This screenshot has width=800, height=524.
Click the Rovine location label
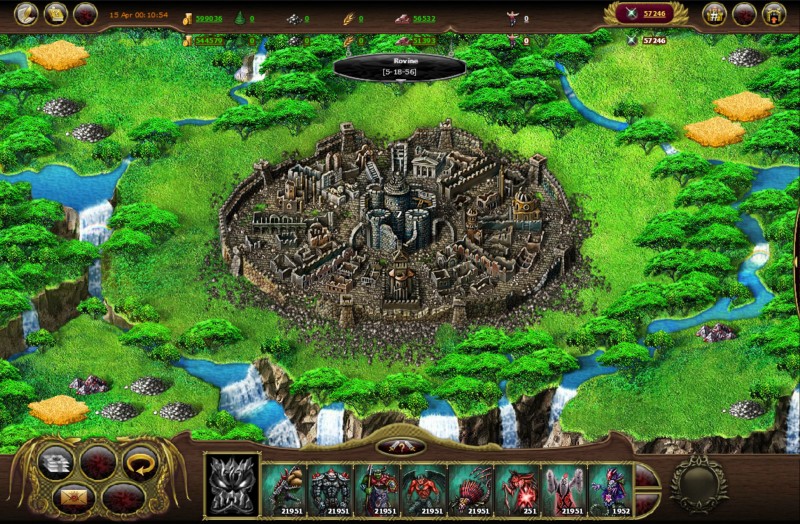click(x=398, y=67)
